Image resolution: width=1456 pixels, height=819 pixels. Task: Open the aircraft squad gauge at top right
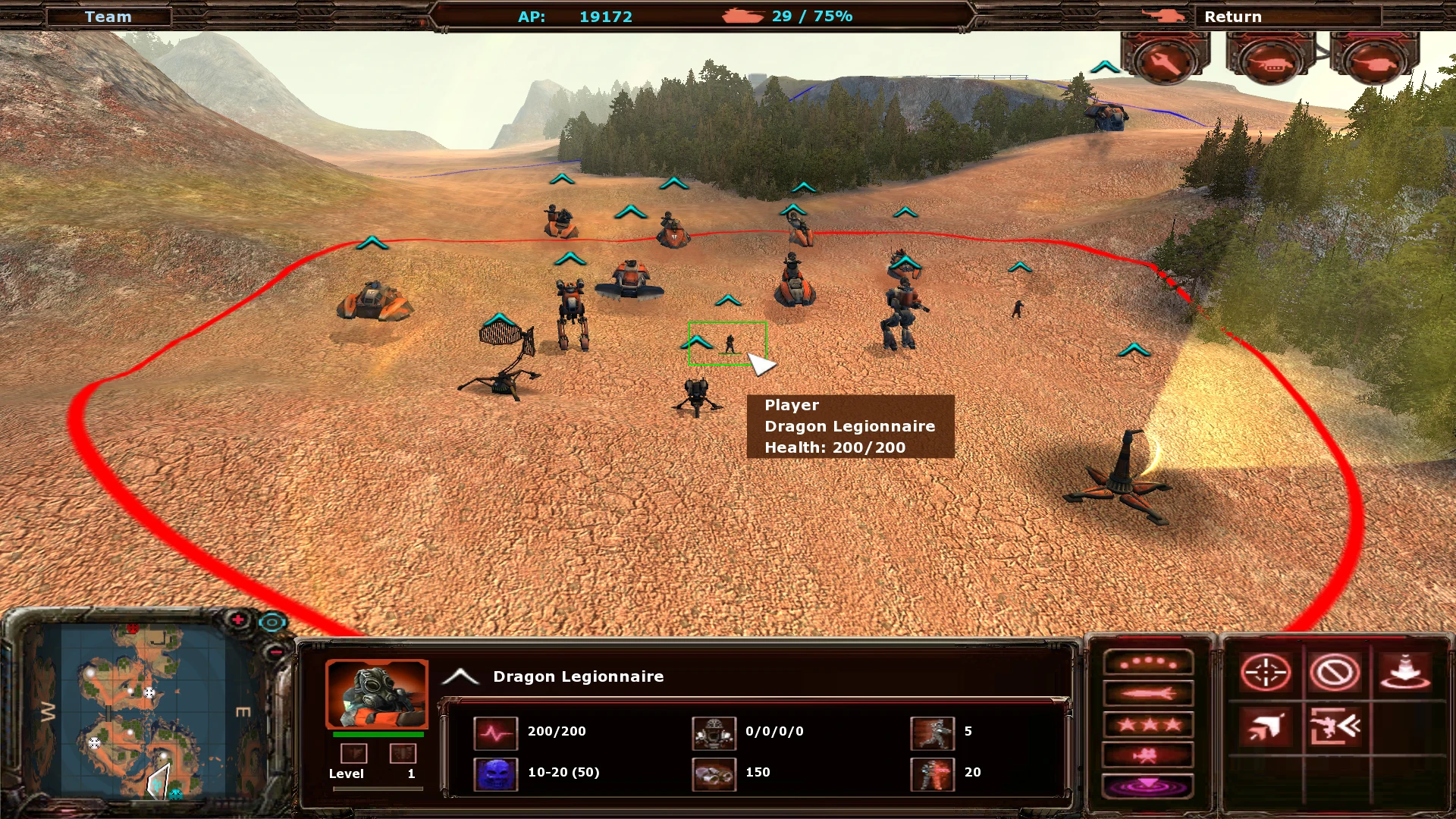(1166, 61)
